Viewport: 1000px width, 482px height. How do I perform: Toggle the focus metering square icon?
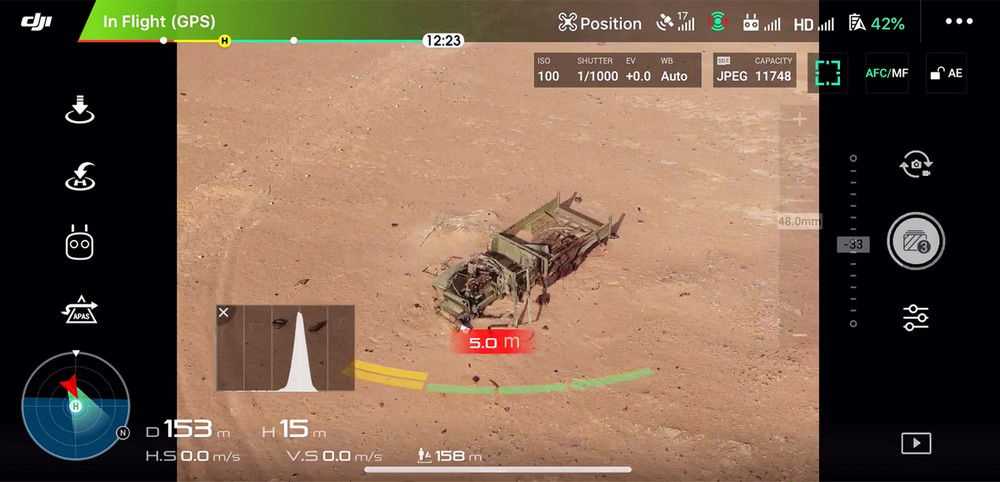[827, 73]
